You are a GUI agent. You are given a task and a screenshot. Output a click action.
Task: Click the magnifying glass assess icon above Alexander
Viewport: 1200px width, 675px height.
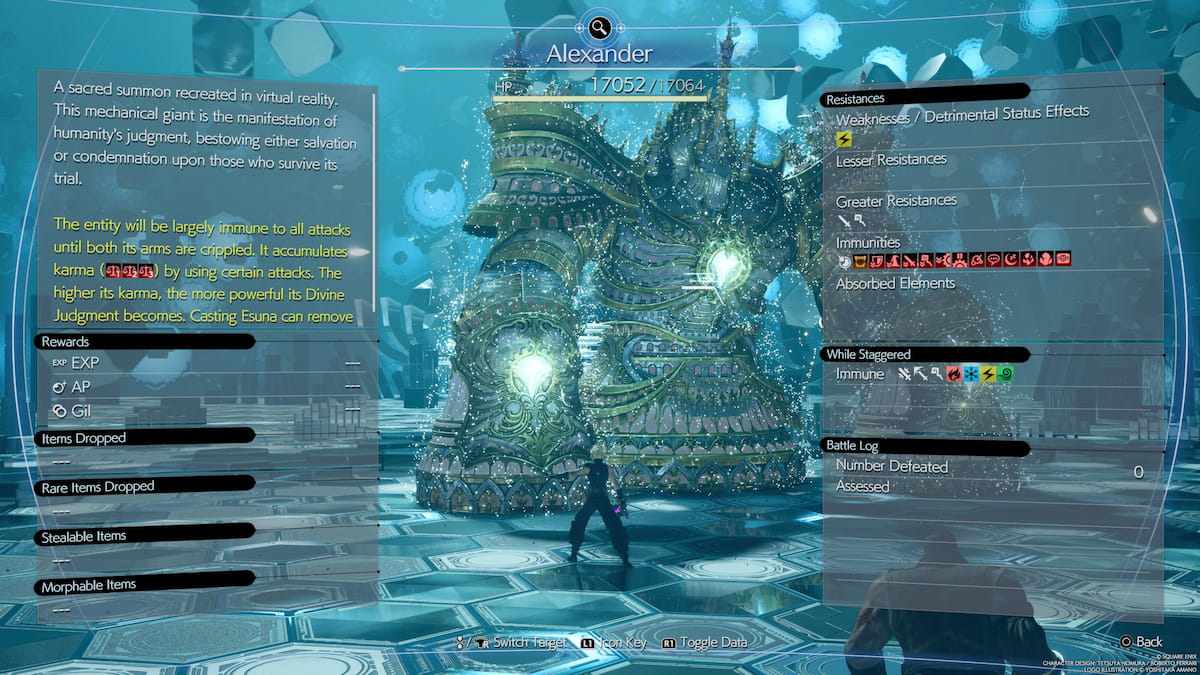599,28
